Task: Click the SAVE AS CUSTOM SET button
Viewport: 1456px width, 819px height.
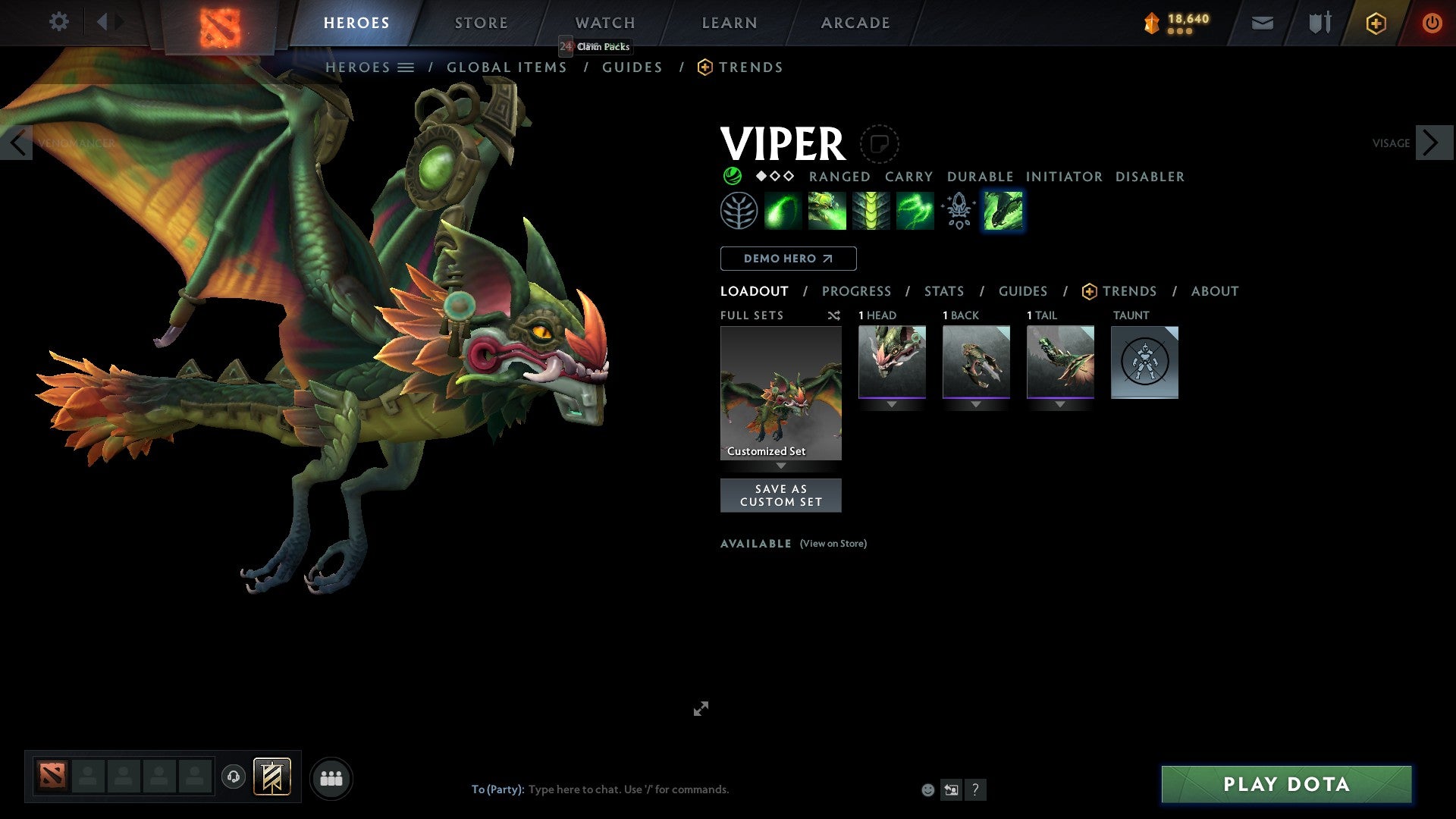Action: coord(780,494)
